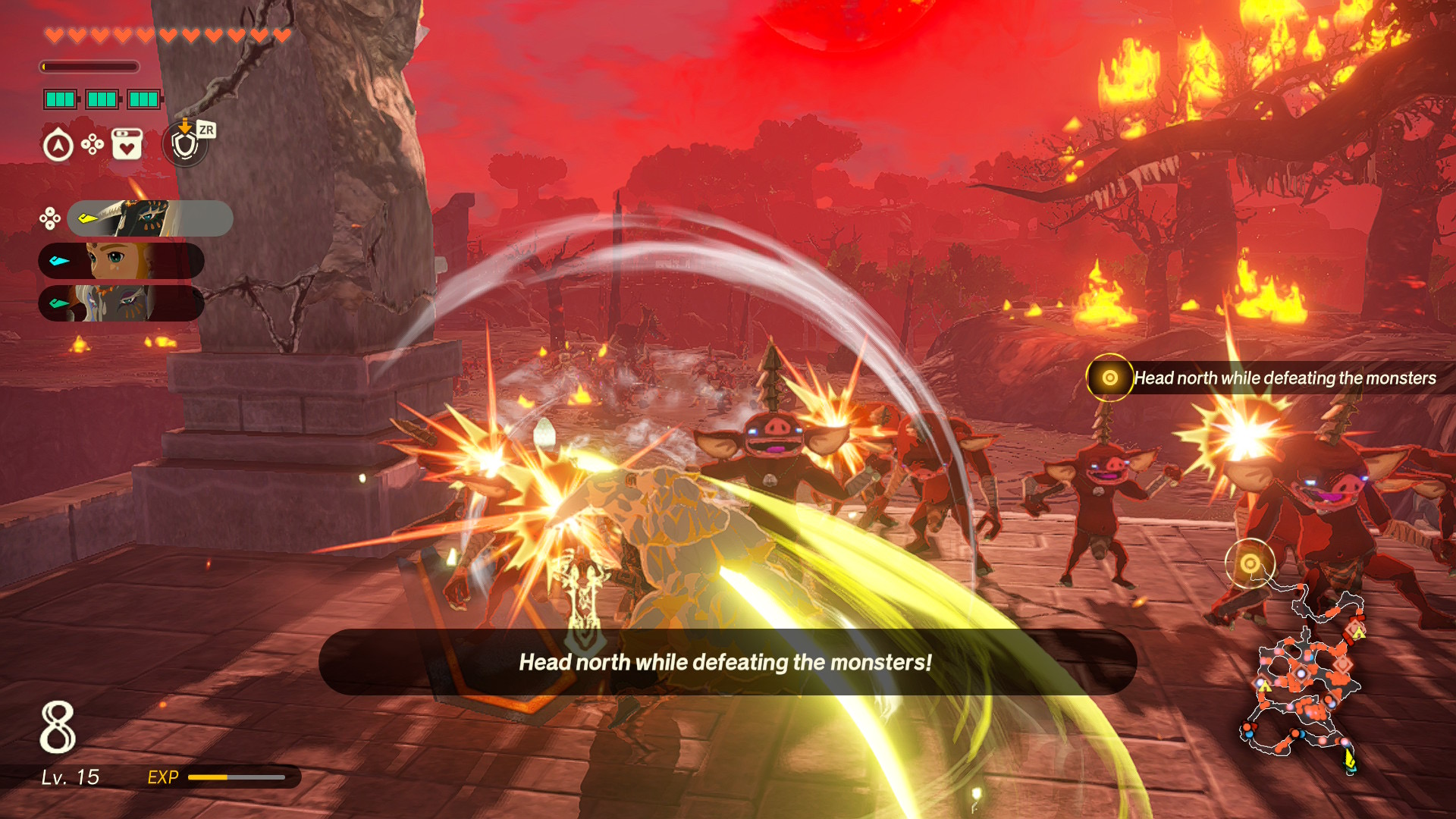1456x819 pixels.
Task: Click the 'Head north' objective tracker
Action: point(1263,378)
